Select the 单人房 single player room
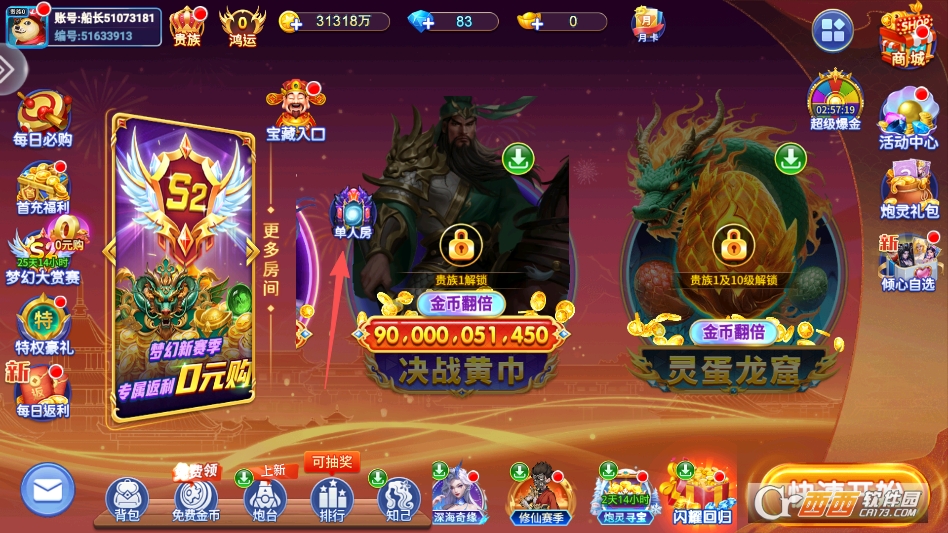948x533 pixels. coord(352,211)
